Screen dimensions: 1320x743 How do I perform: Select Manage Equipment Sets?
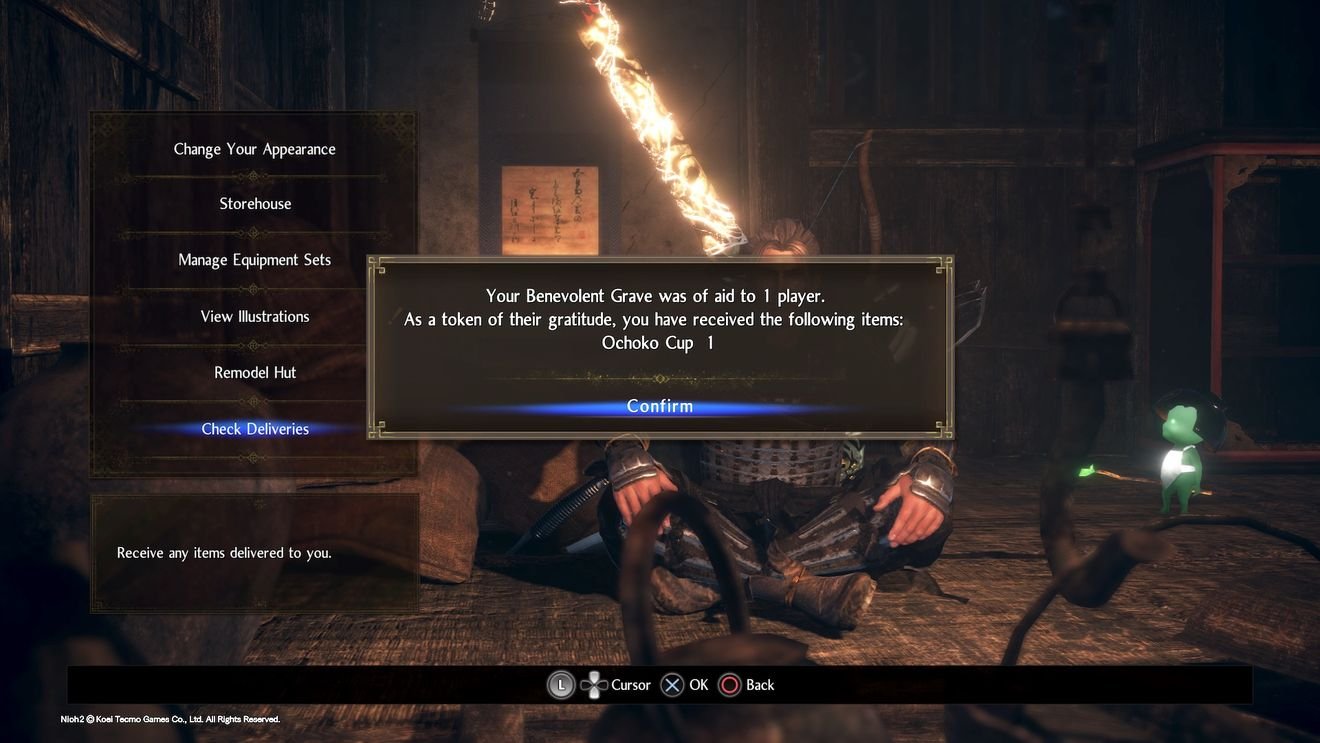click(x=254, y=258)
